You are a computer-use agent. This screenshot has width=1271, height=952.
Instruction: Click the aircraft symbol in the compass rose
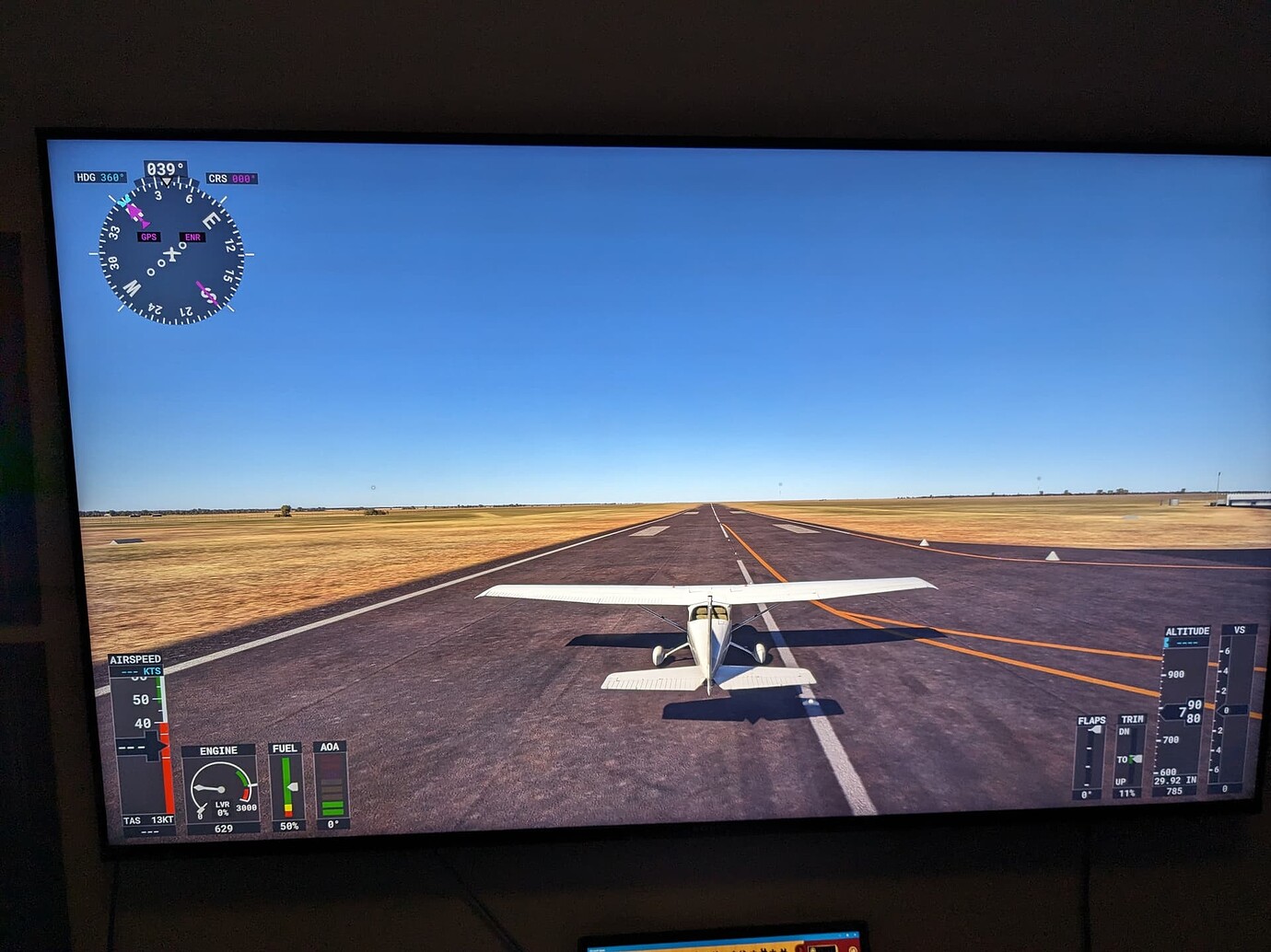coord(172,254)
